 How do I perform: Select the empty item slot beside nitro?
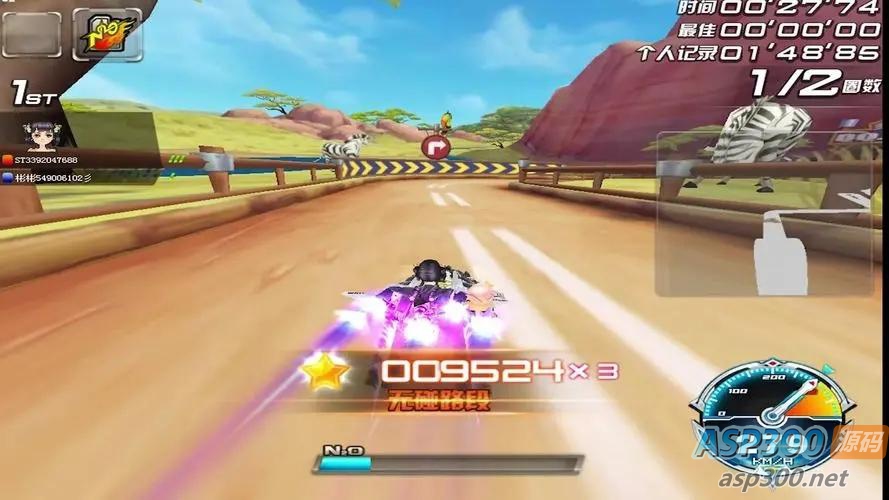pyautogui.click(x=31, y=33)
